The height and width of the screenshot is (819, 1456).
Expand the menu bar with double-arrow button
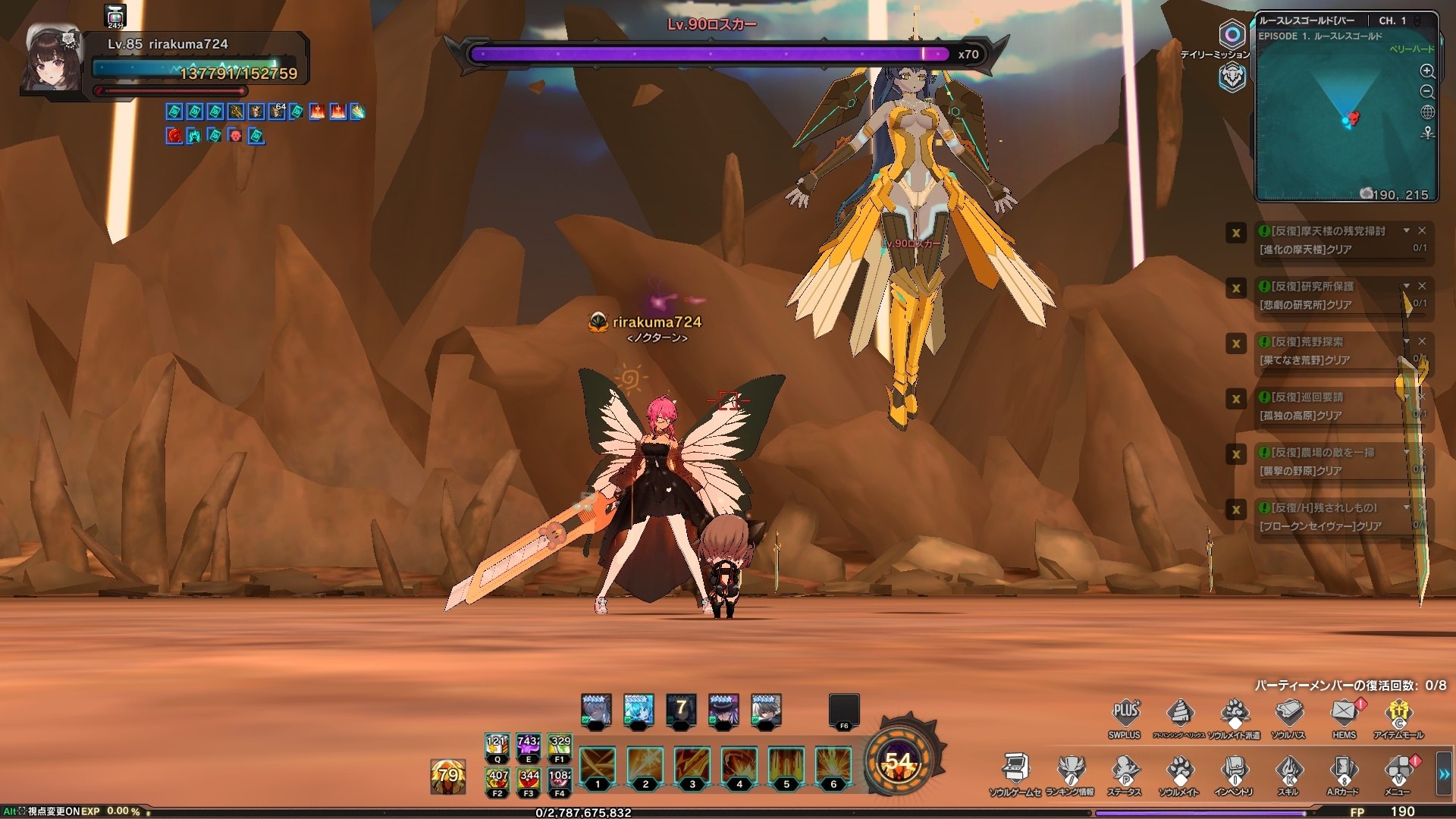[1445, 774]
